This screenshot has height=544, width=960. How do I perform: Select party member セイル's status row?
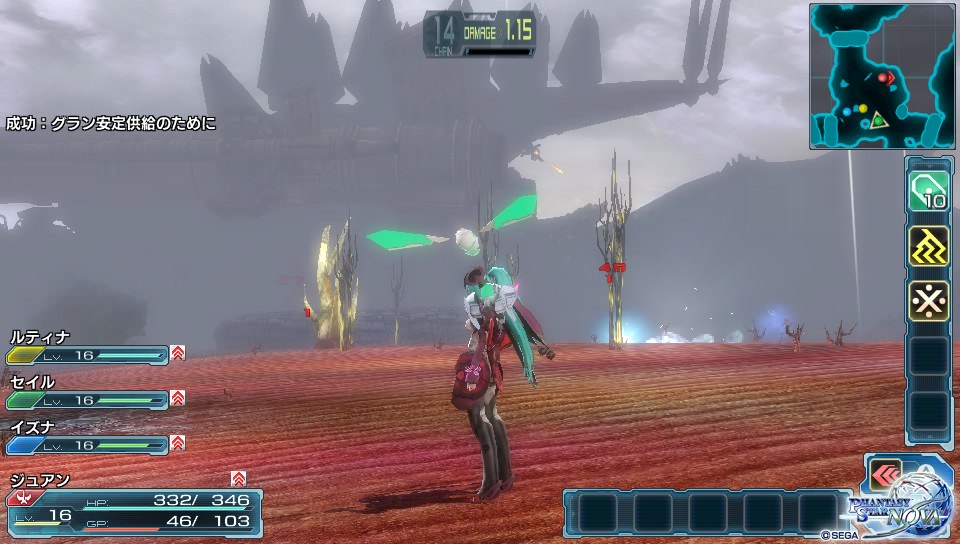click(88, 392)
